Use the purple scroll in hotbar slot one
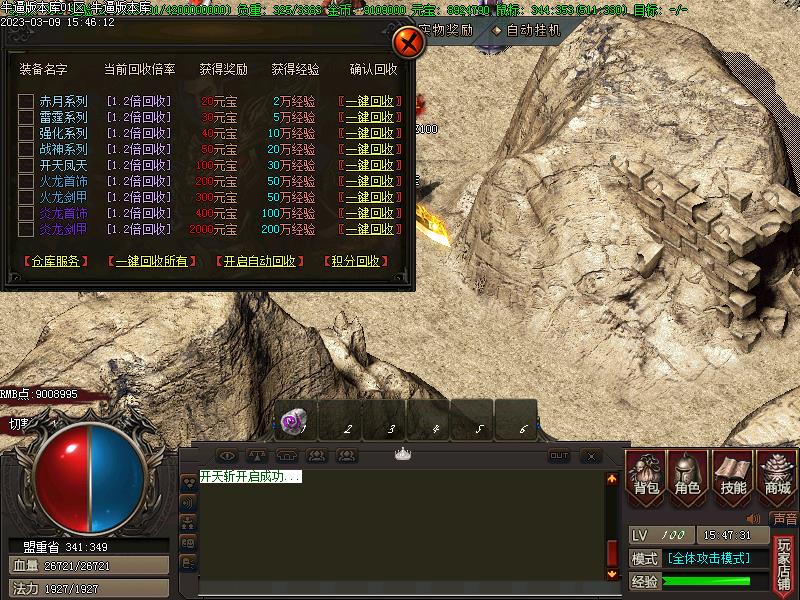The width and height of the screenshot is (800, 600). pos(296,422)
